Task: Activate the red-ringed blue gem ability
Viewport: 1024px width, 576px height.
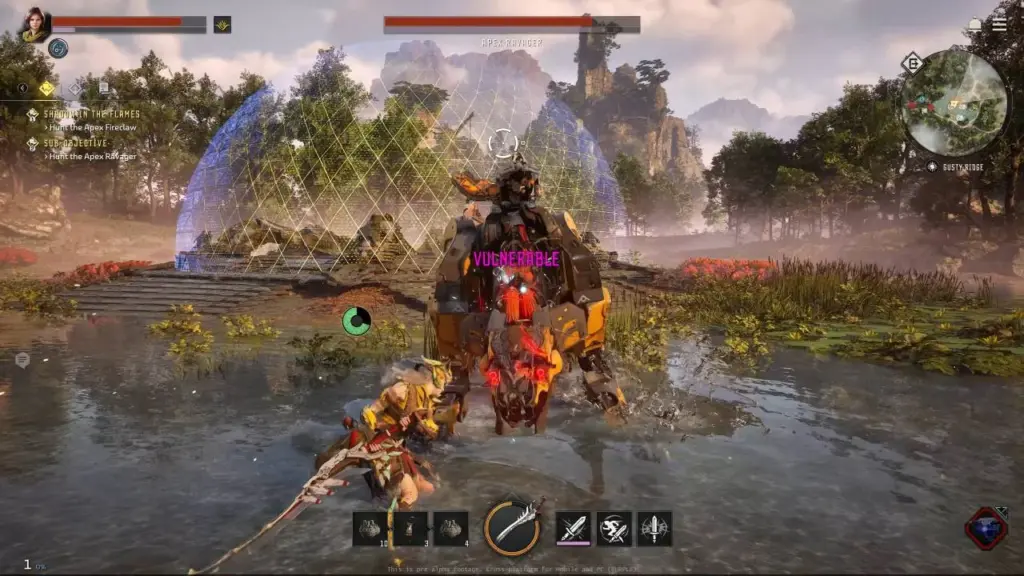Action: [986, 528]
